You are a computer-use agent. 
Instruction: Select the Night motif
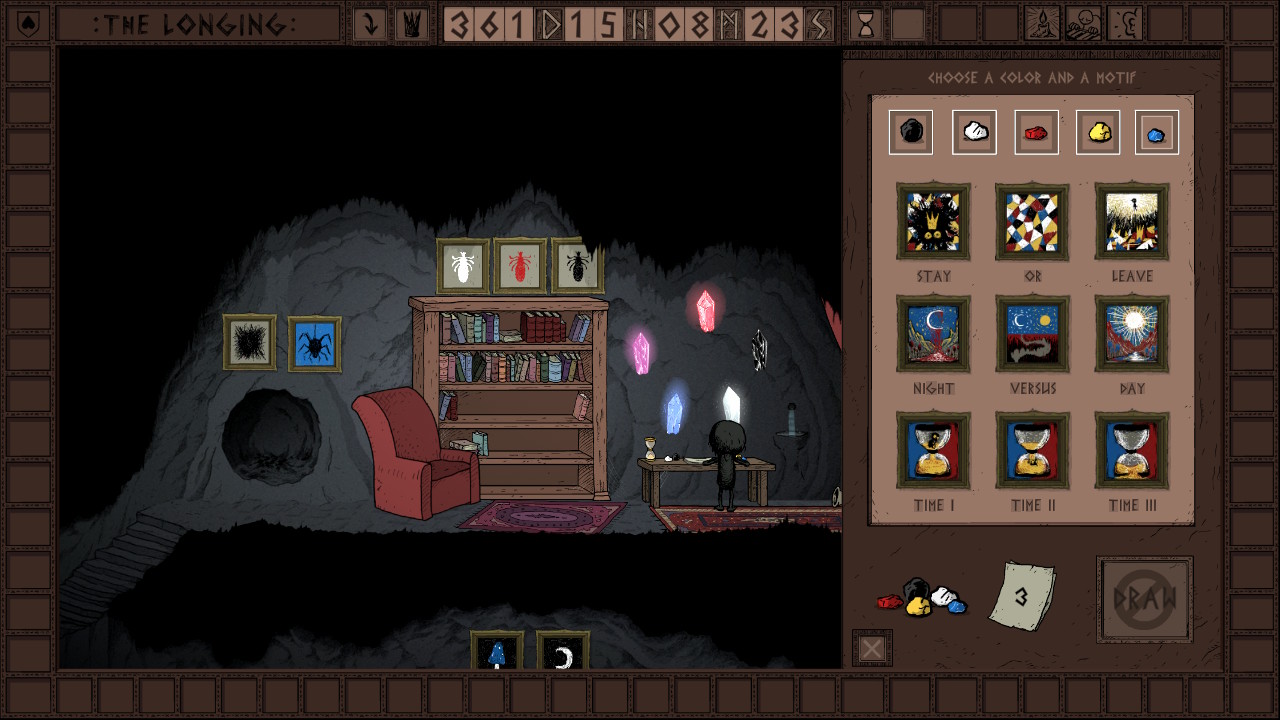pos(933,334)
